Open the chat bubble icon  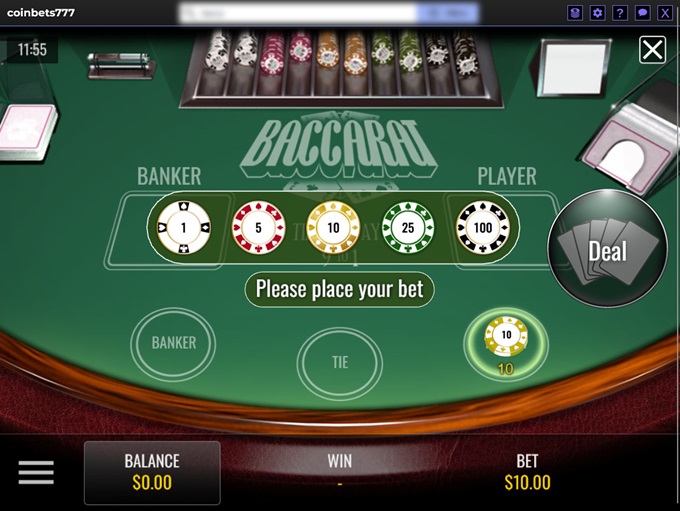click(x=642, y=13)
